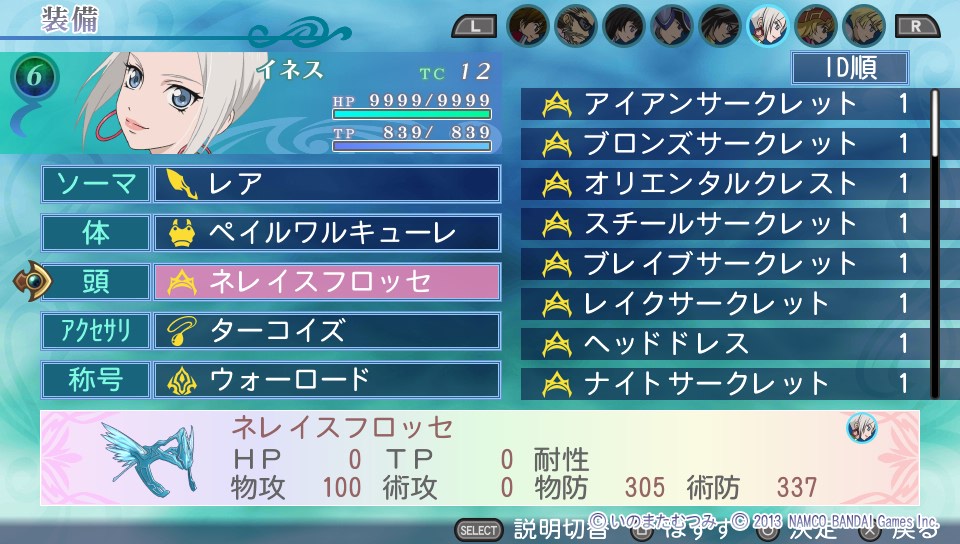Equip ブレイブサークレット from the list
The image size is (960, 544).
point(726,264)
